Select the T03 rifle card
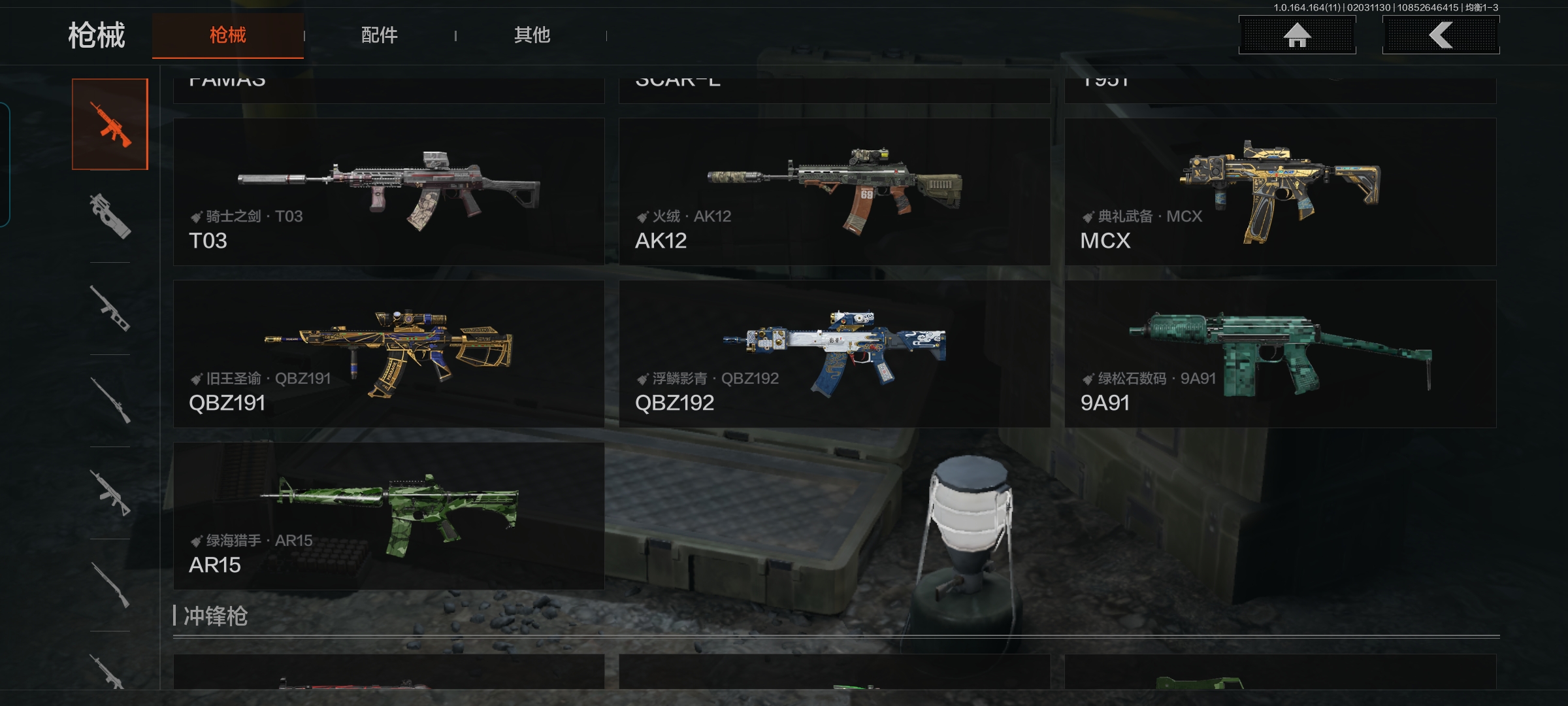Viewport: 1568px width, 706px height. (389, 192)
